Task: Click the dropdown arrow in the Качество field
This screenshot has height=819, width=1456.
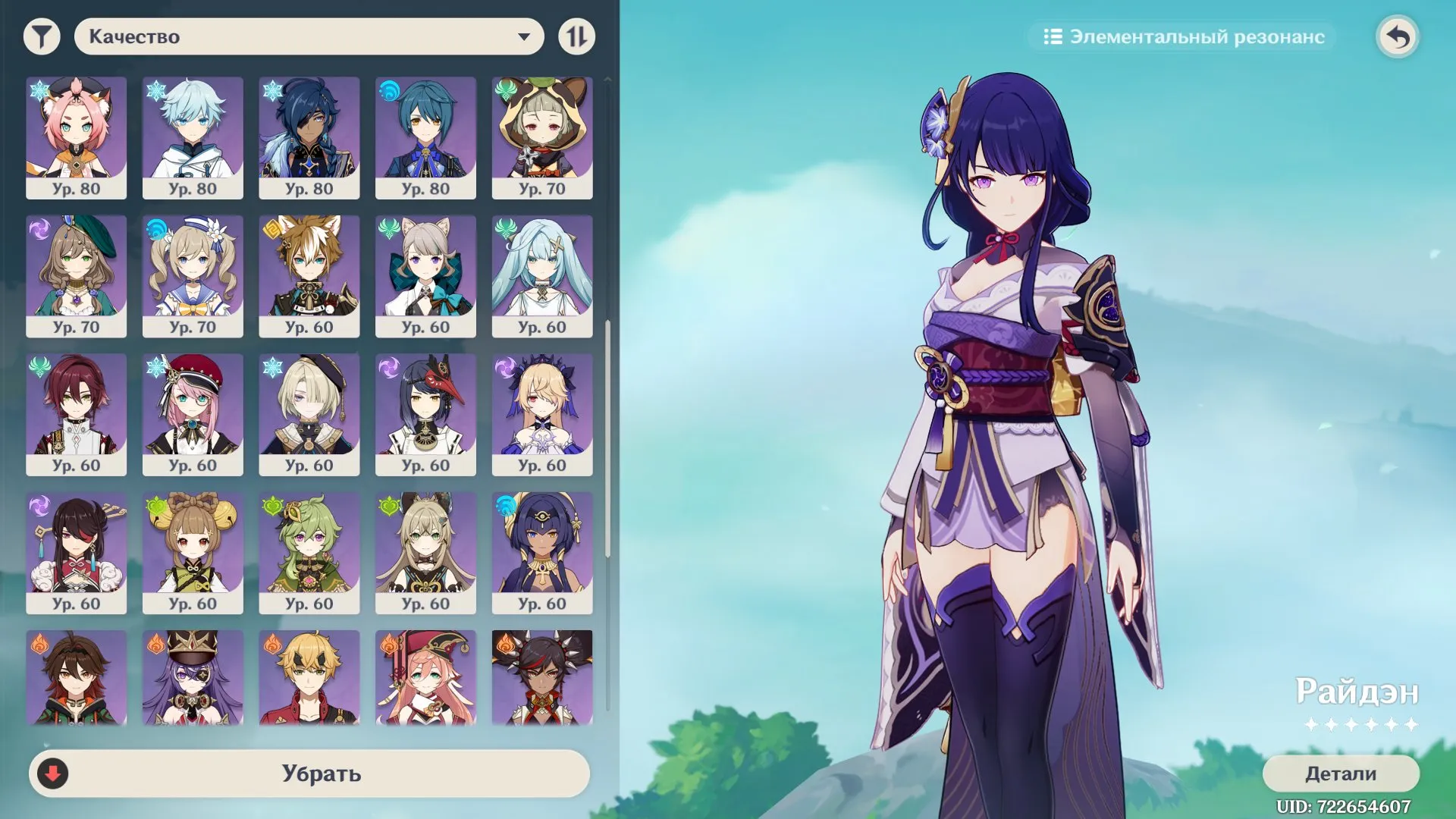Action: point(525,36)
